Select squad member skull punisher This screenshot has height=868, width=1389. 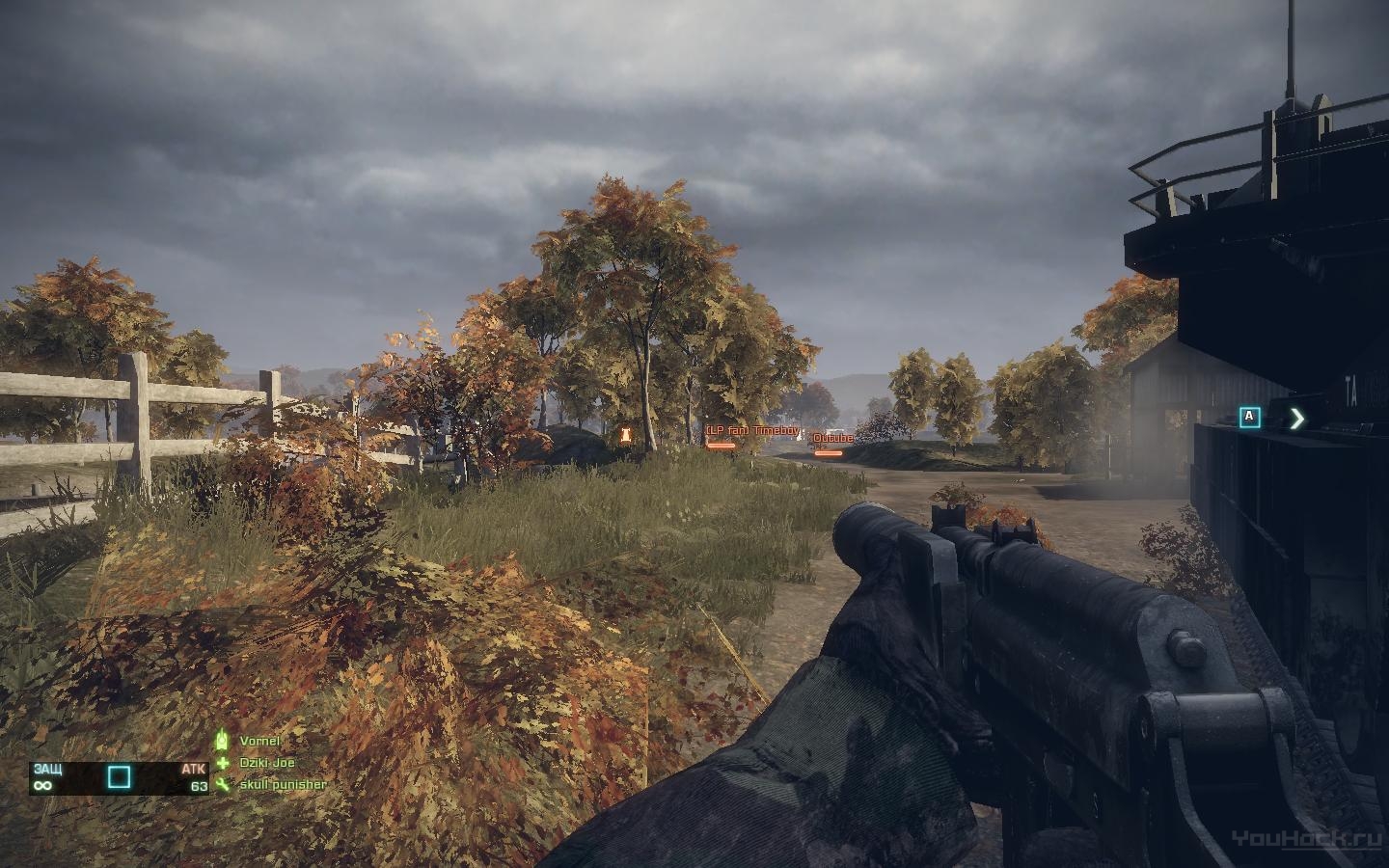[x=282, y=785]
